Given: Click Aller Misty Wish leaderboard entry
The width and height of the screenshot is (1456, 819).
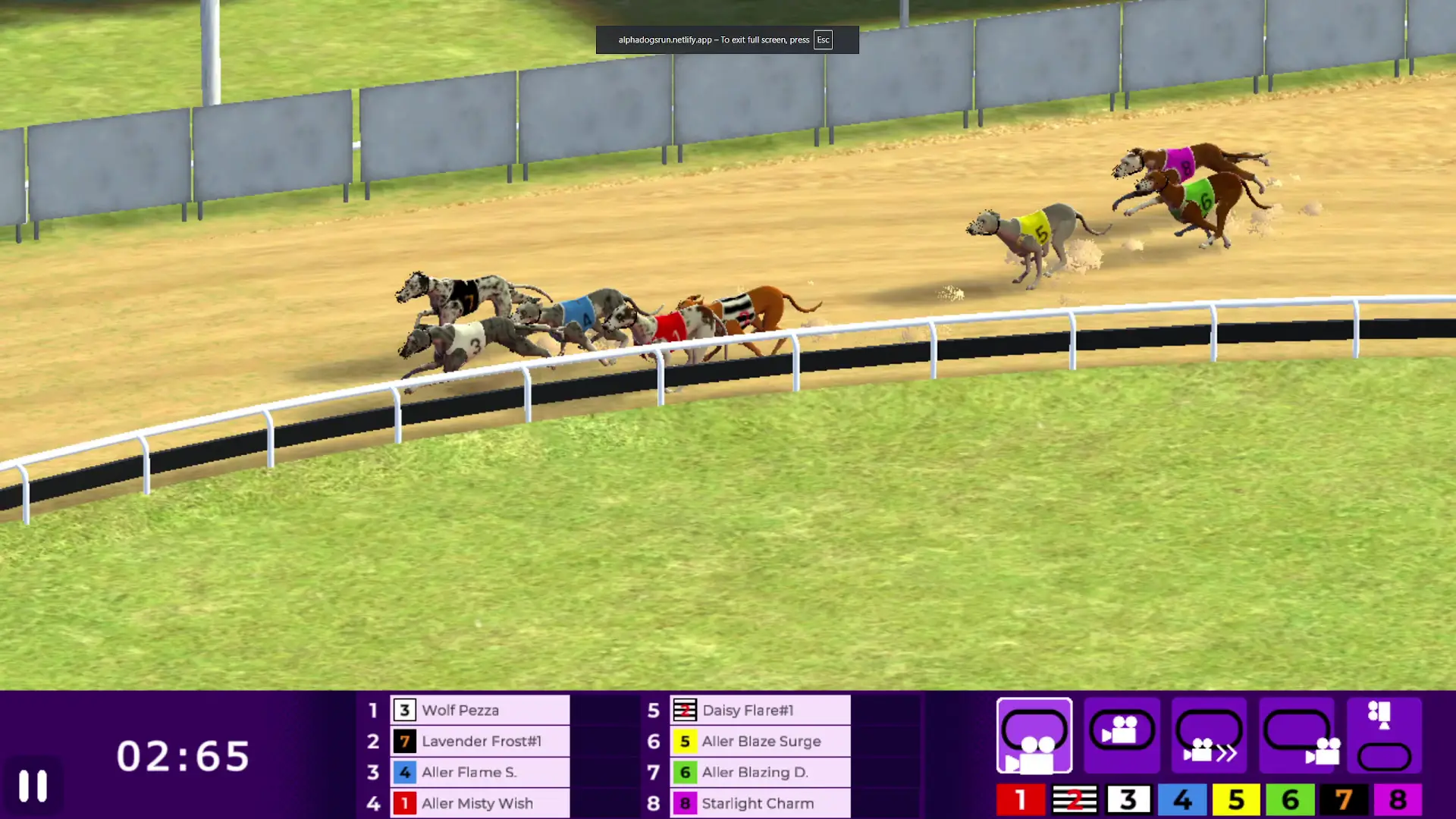Looking at the screenshot, I should (x=479, y=803).
